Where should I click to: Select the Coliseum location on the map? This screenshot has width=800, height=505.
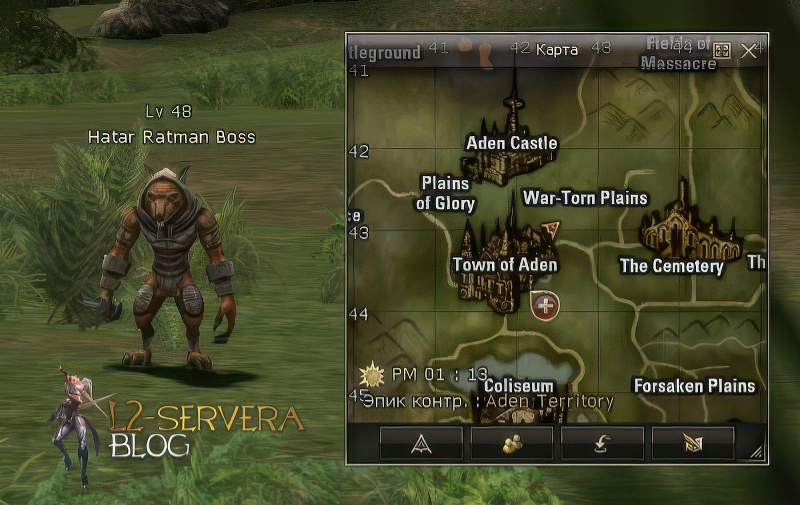[x=518, y=386]
